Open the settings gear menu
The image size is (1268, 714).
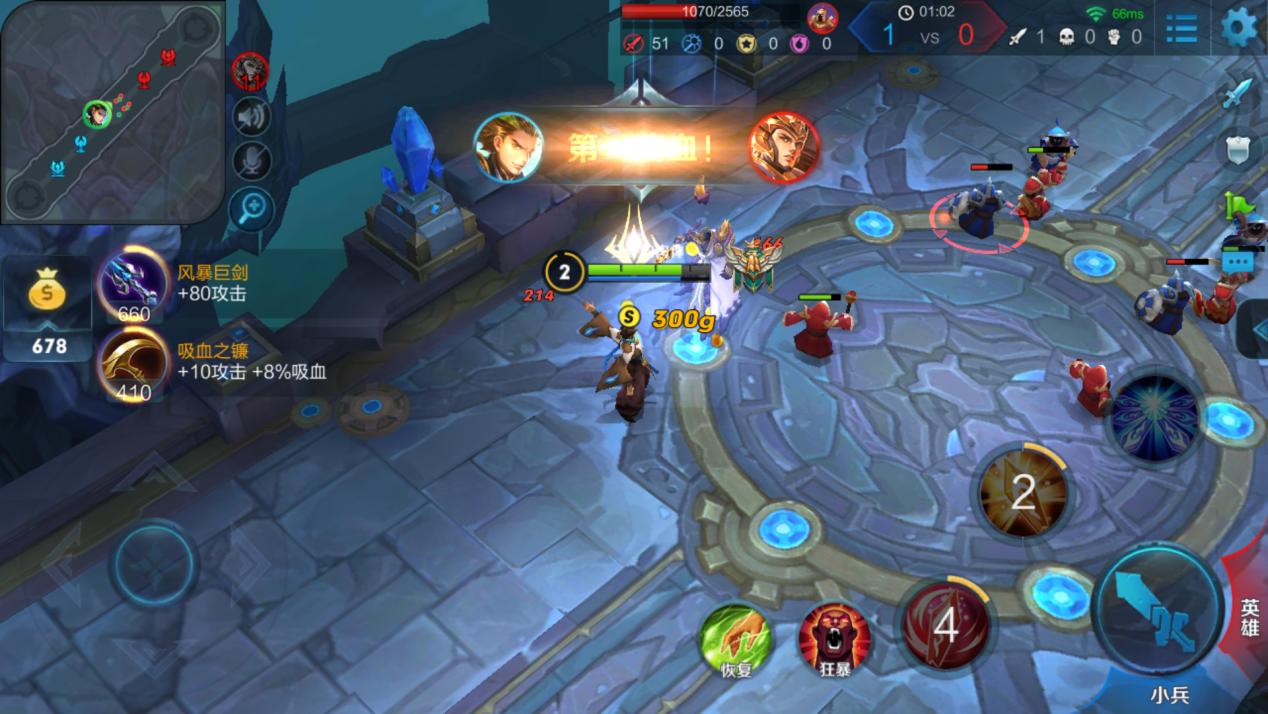pos(1240,27)
